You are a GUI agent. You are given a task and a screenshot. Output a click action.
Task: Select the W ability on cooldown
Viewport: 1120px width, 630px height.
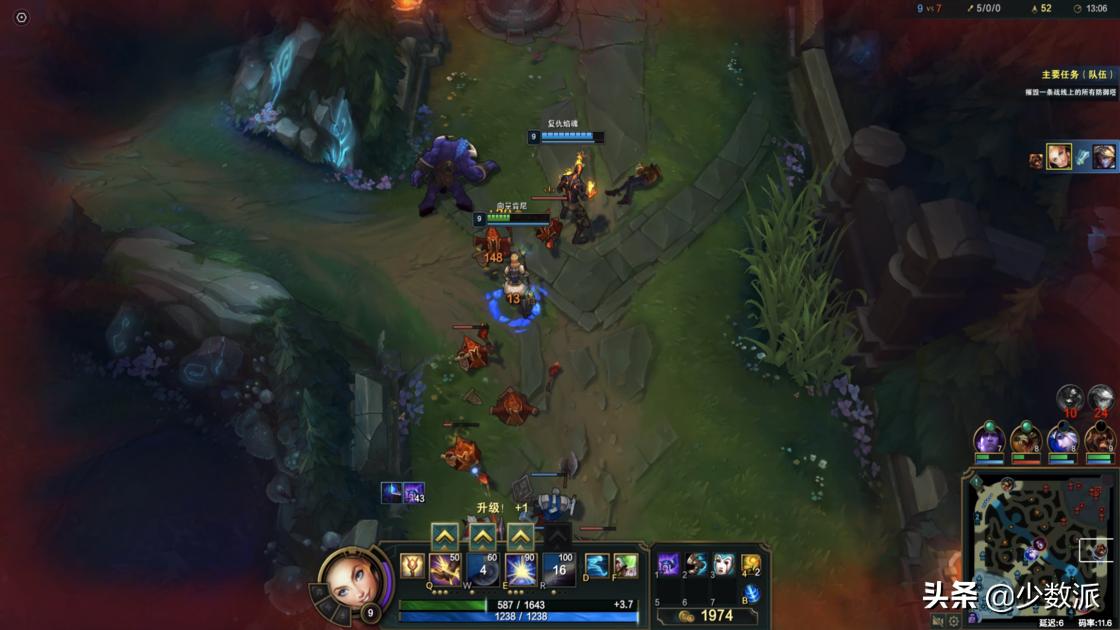tap(483, 569)
